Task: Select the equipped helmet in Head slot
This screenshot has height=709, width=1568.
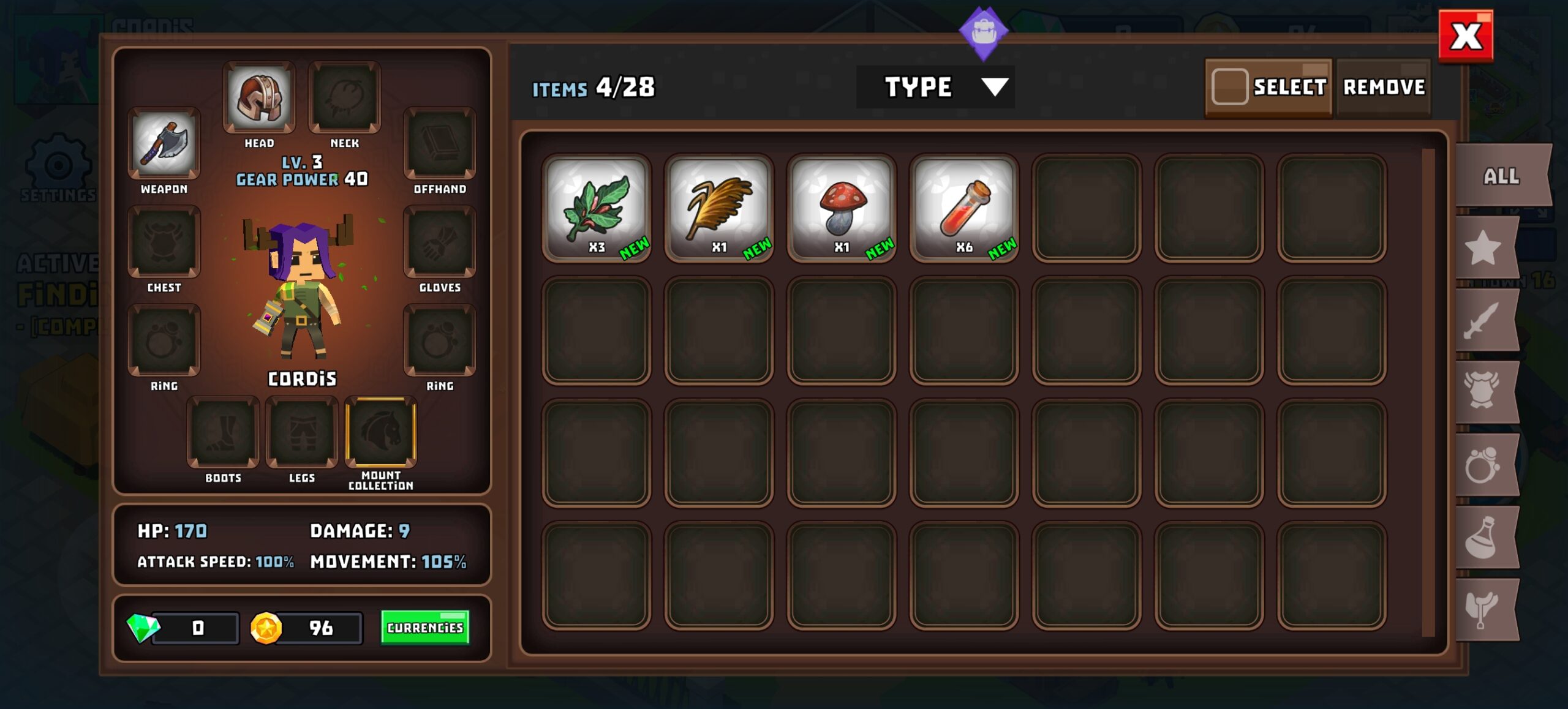Action: [x=259, y=97]
